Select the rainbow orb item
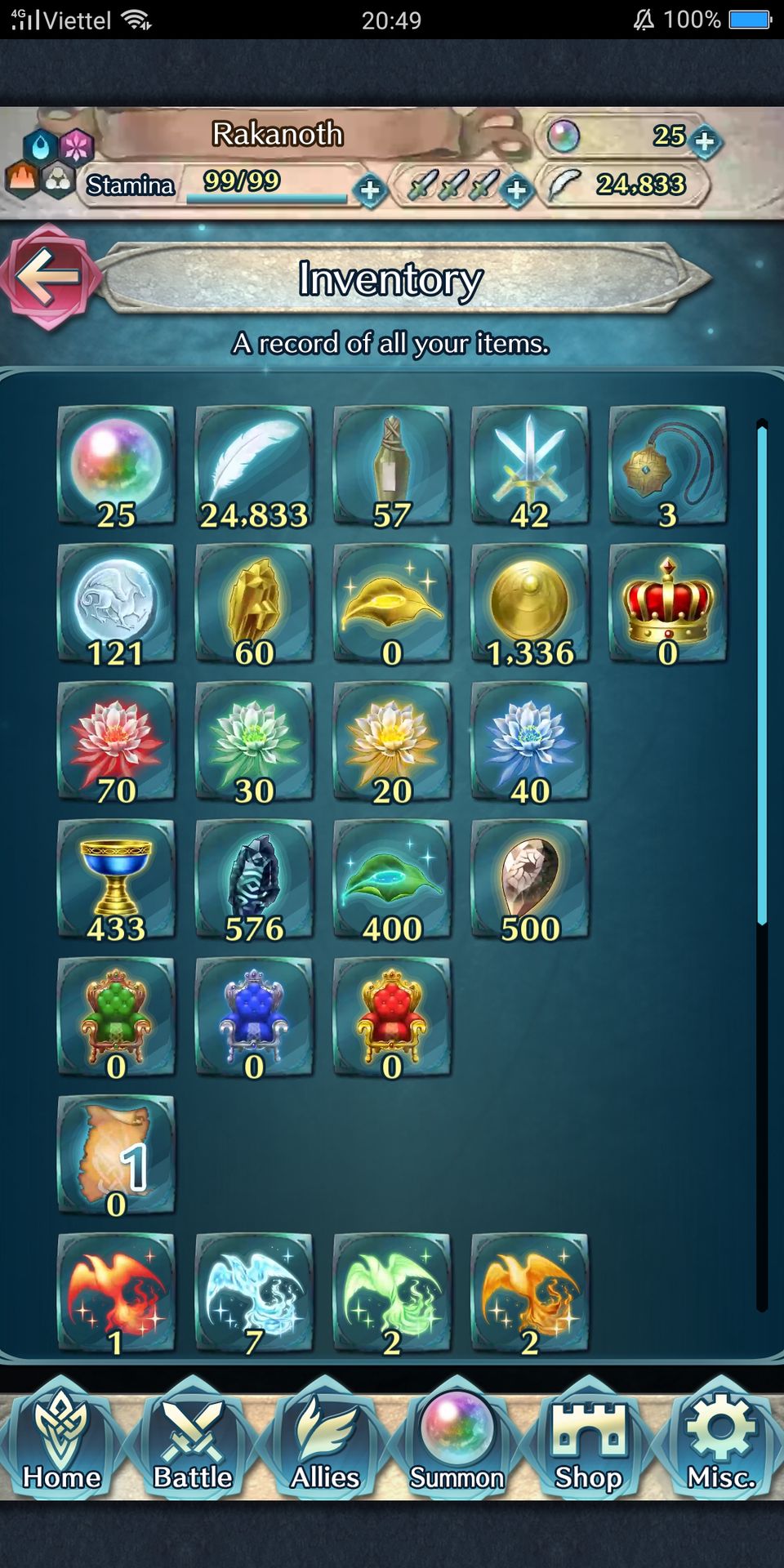The height and width of the screenshot is (1568, 784). 116,465
